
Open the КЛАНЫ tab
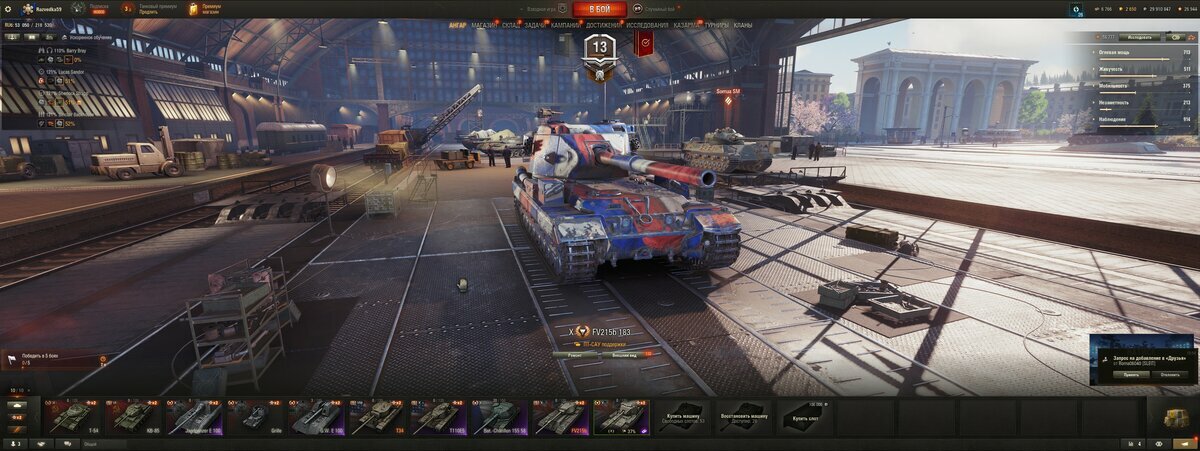click(x=743, y=25)
